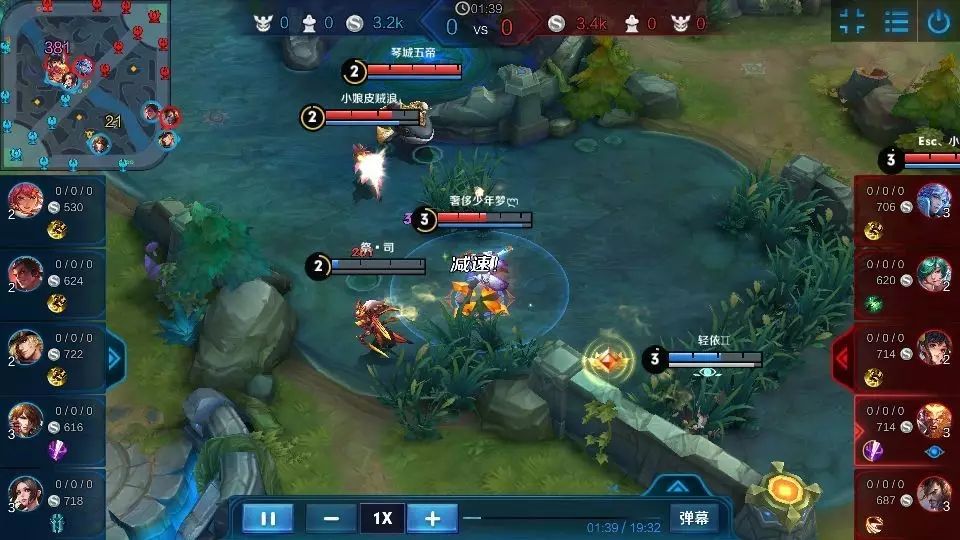Expand the panel with the up chevron above 弹幕
The width and height of the screenshot is (960, 540).
[x=677, y=487]
